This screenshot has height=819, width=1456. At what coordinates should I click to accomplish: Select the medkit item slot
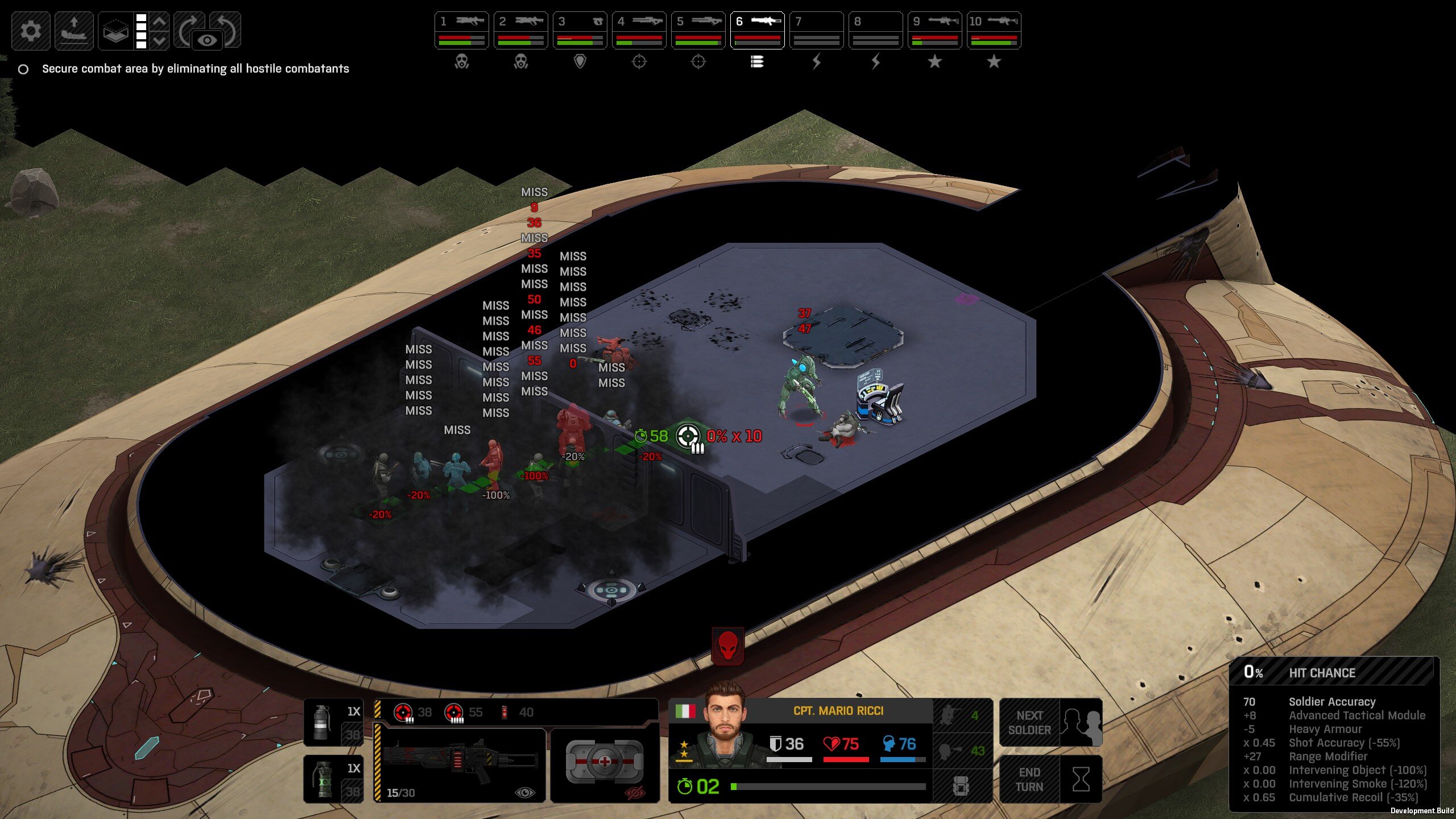(605, 762)
